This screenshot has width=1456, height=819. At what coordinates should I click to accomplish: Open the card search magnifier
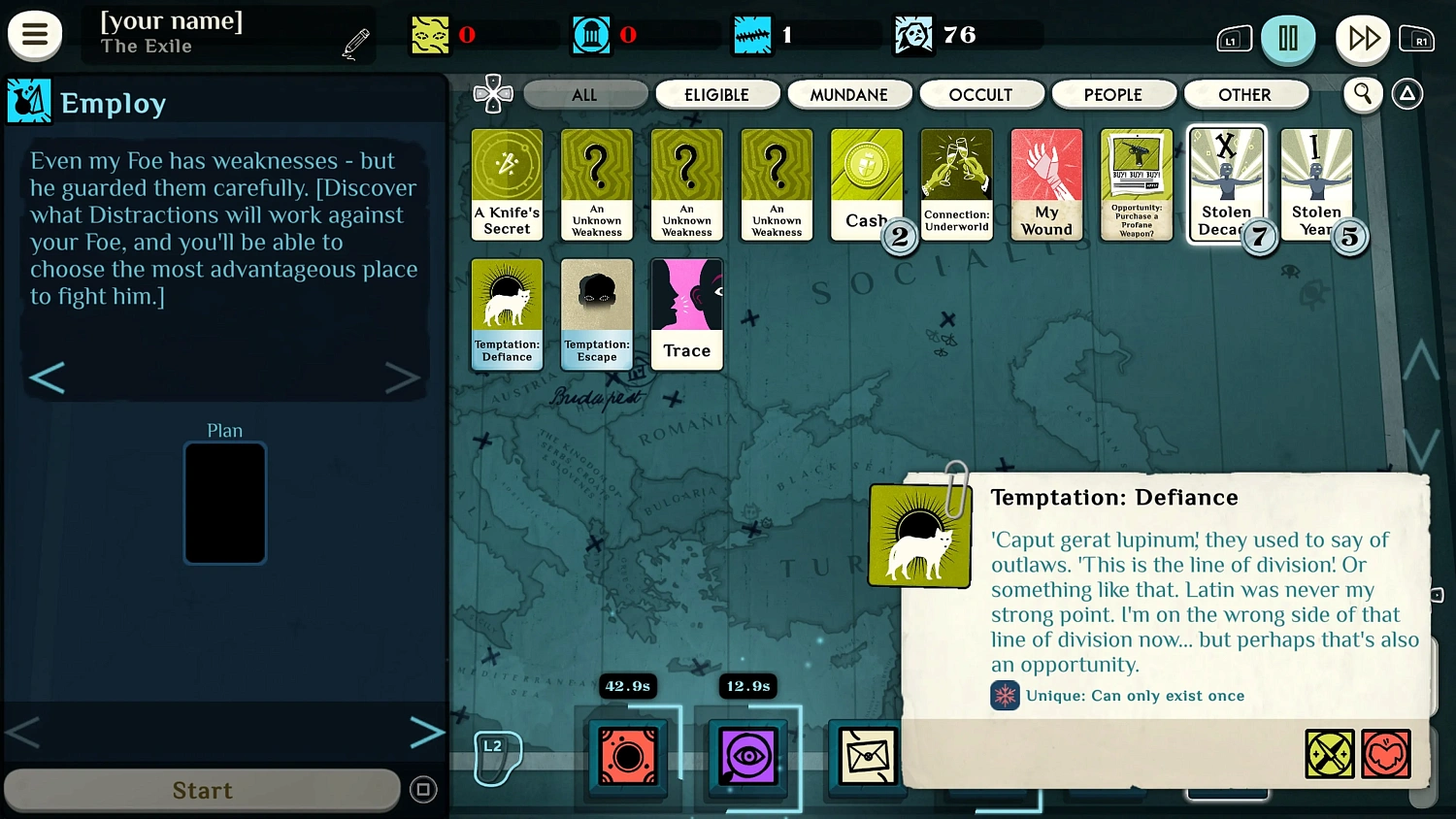[x=1363, y=94]
